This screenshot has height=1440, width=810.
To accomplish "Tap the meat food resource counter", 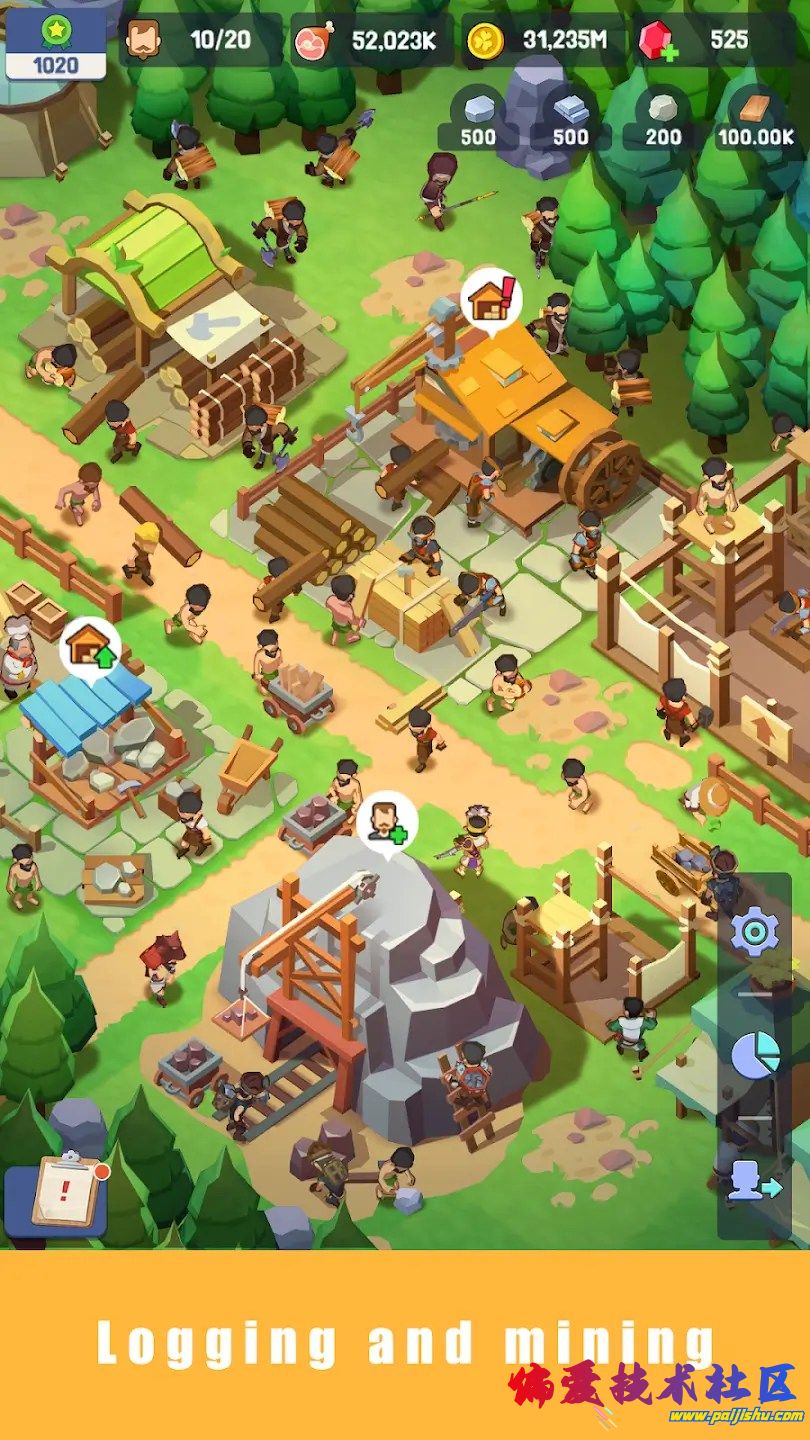I will [370, 41].
